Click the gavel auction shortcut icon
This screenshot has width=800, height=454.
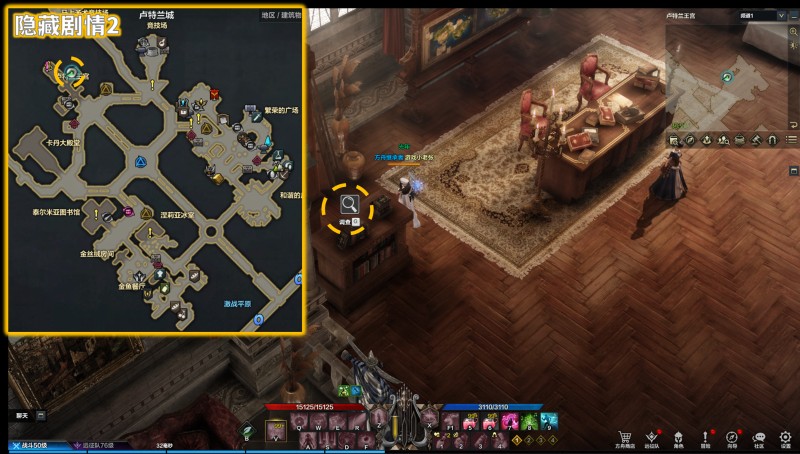point(756,140)
